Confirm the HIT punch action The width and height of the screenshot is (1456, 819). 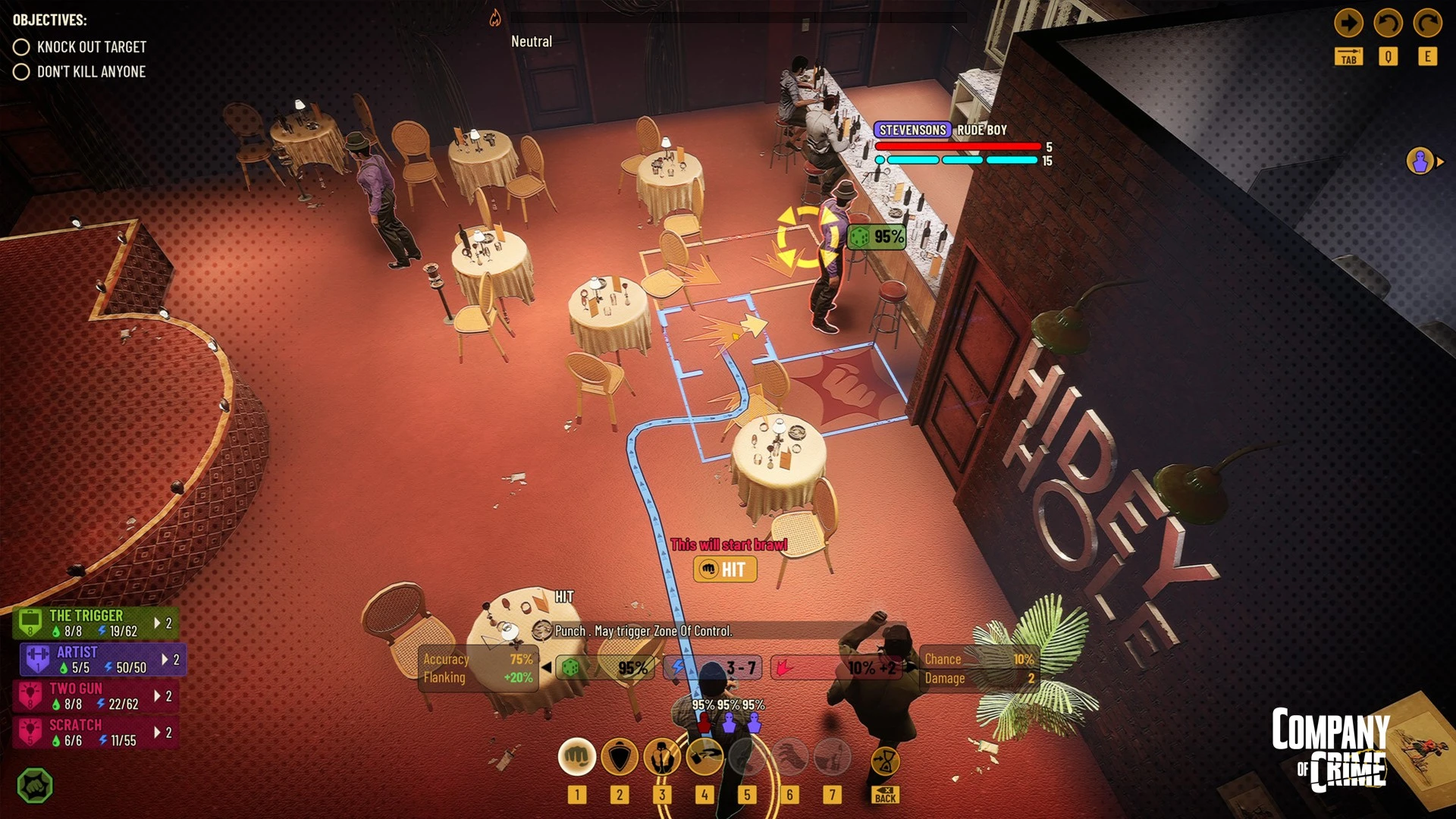[724, 570]
